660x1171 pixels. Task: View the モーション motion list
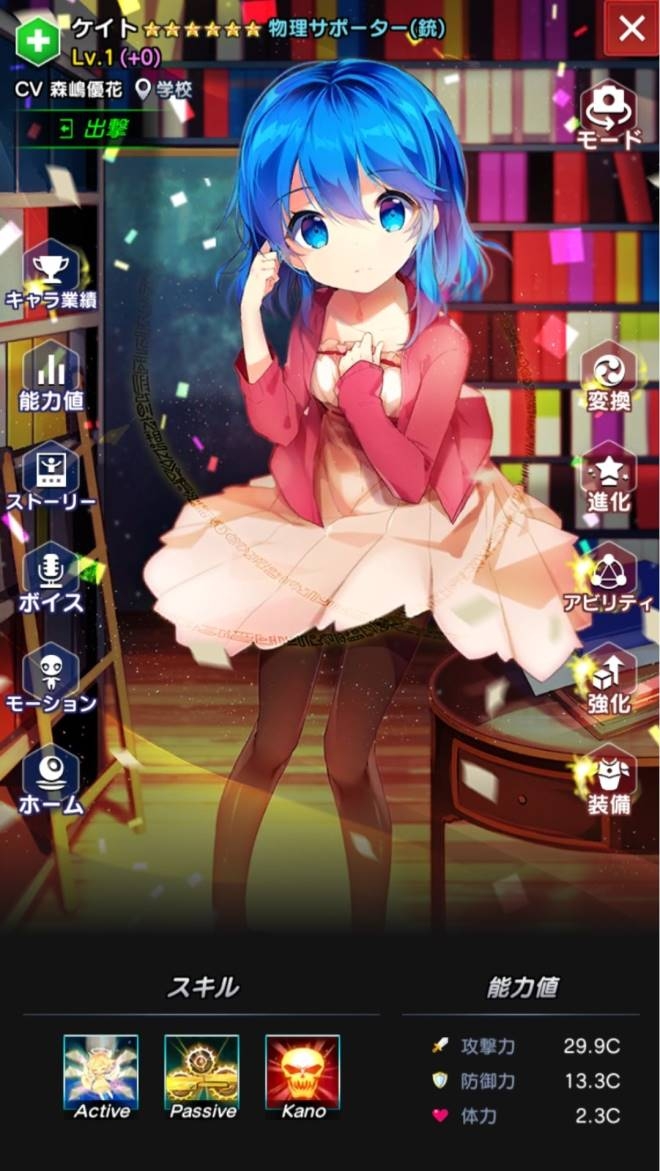pos(50,680)
